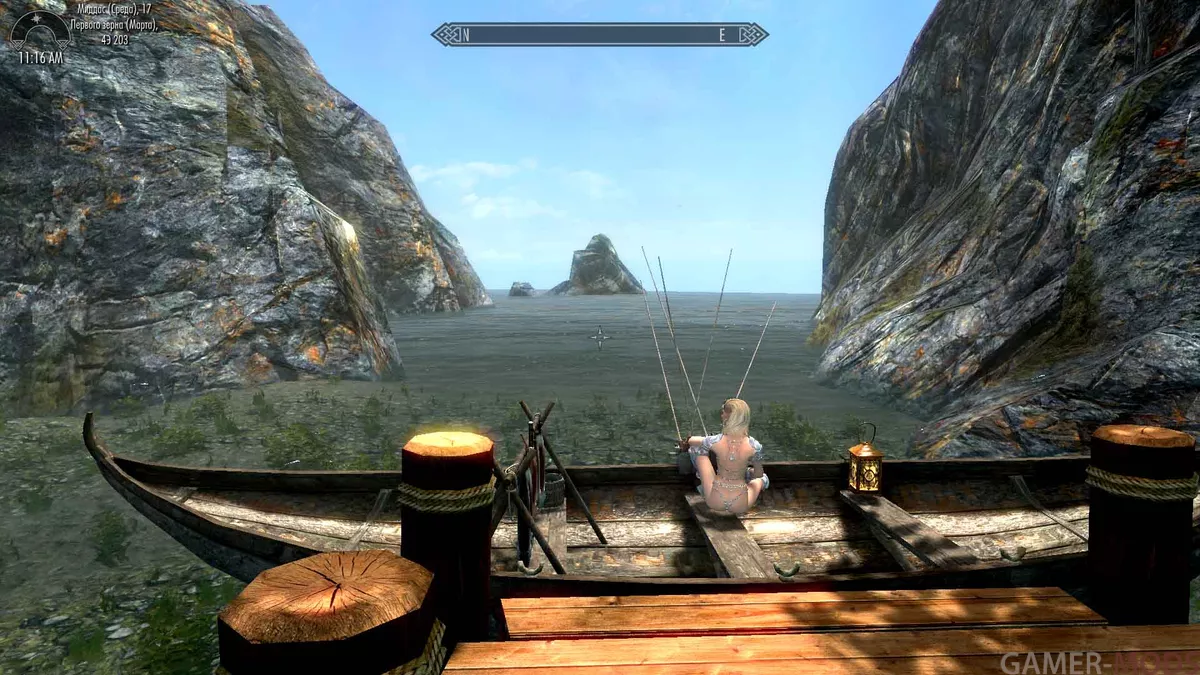Screen dimensions: 1200x675
Task: Click the compass bar showing N and E
Action: [x=600, y=35]
